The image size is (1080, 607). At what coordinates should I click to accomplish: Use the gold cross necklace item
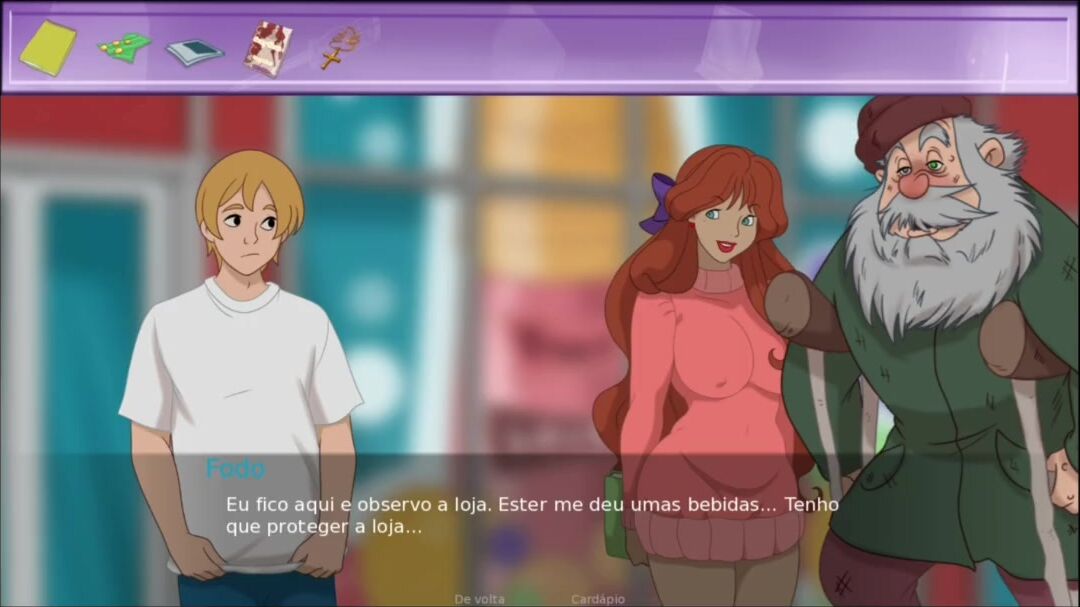[x=338, y=47]
